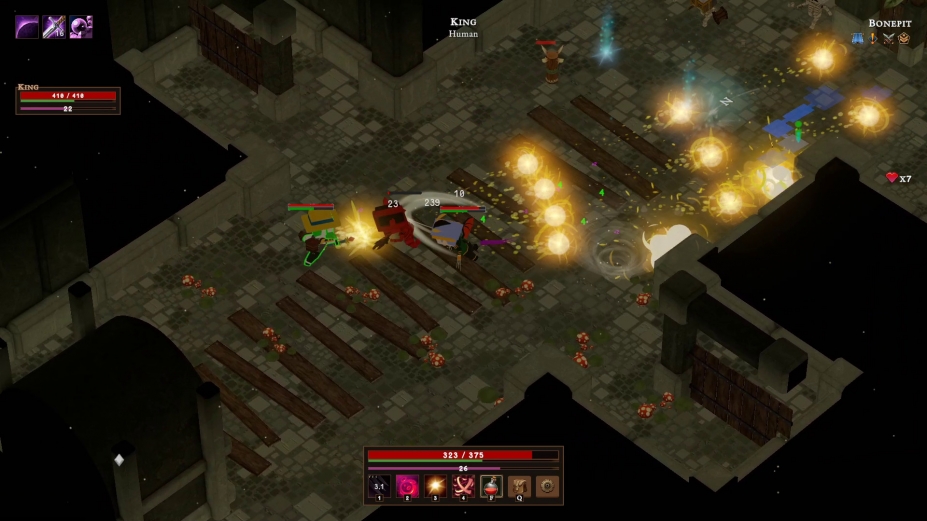Viewport: 927px width, 521px height.
Task: Open the exclamation mark quest icon
Action: (x=873, y=39)
